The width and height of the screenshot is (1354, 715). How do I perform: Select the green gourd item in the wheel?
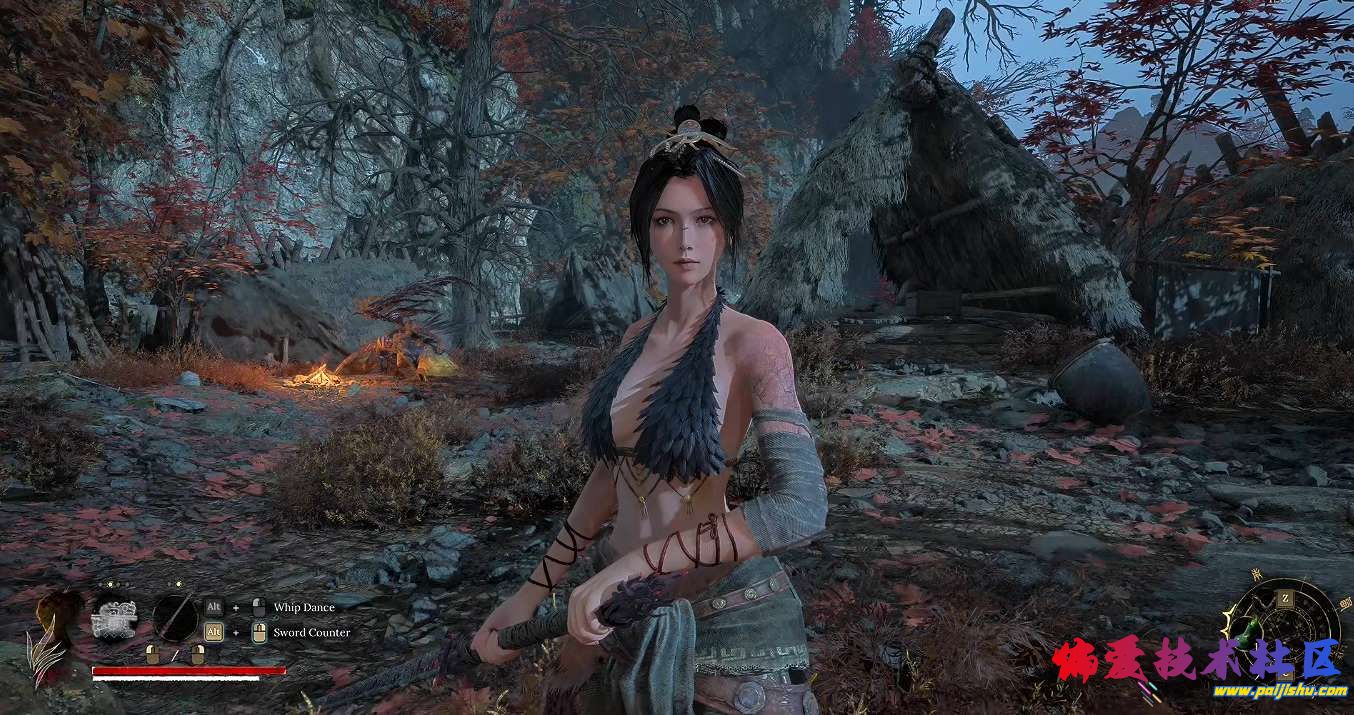click(x=1250, y=631)
